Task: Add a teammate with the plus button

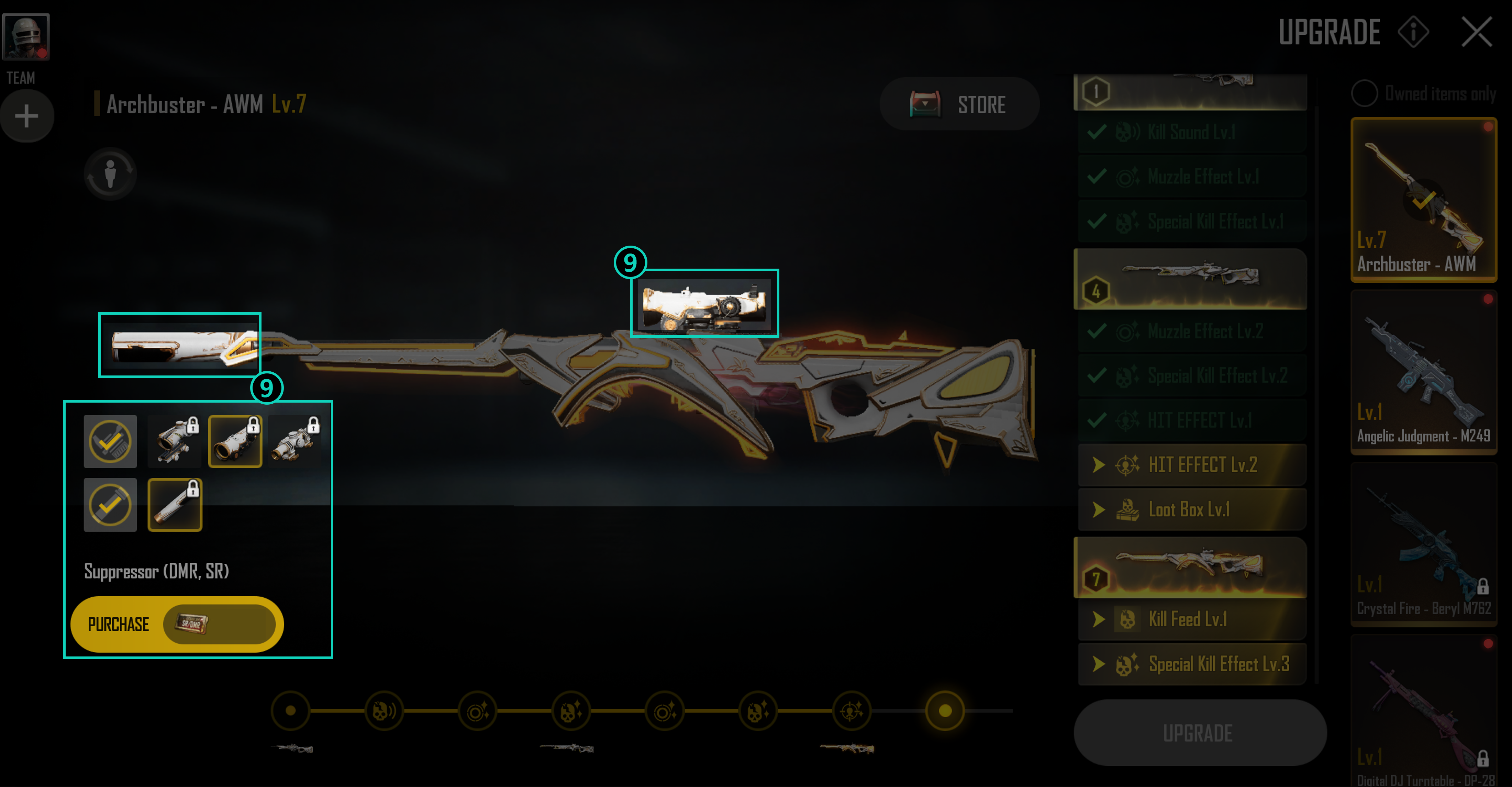Action: click(26, 116)
